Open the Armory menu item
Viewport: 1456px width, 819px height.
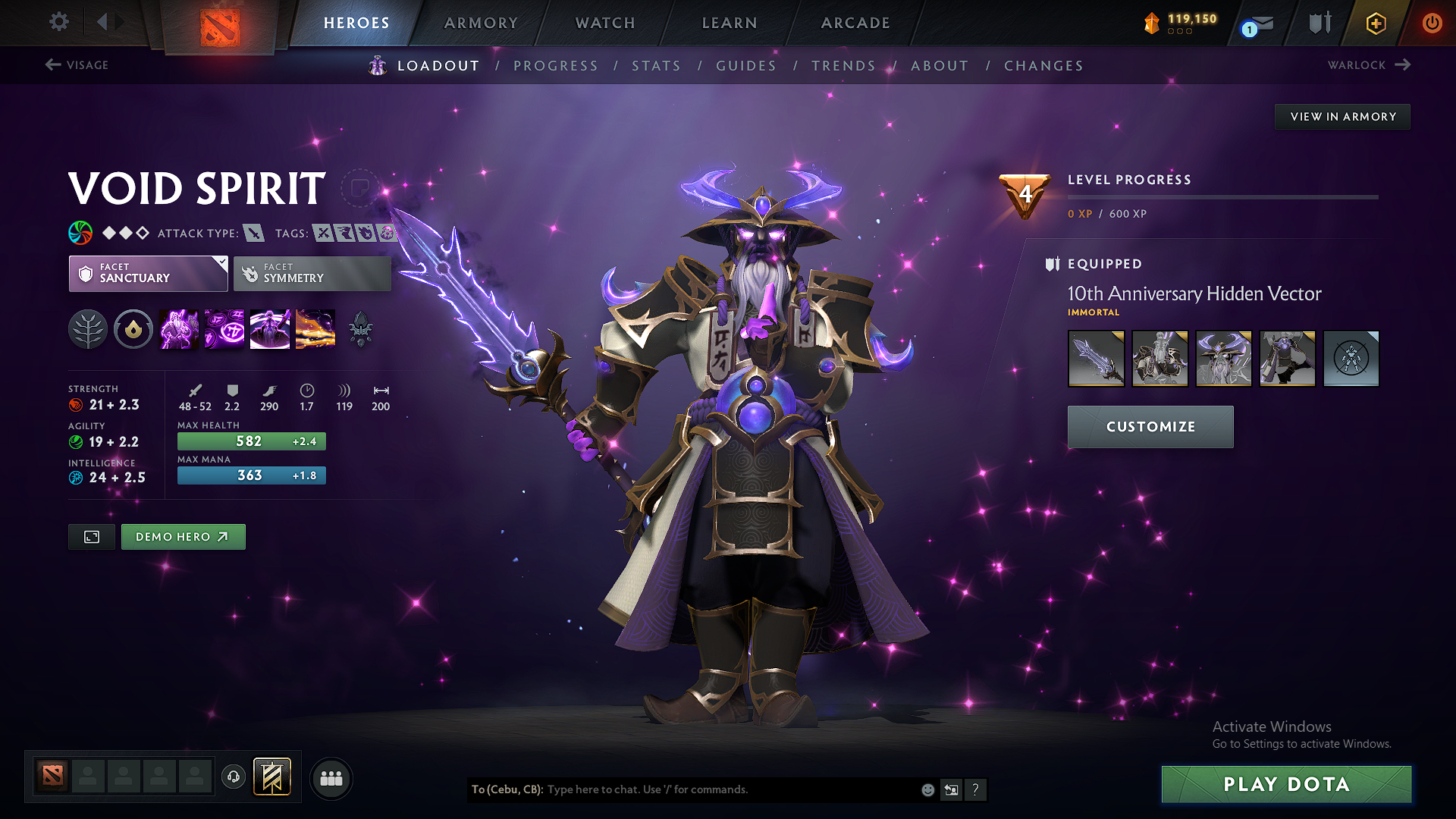[x=481, y=23]
